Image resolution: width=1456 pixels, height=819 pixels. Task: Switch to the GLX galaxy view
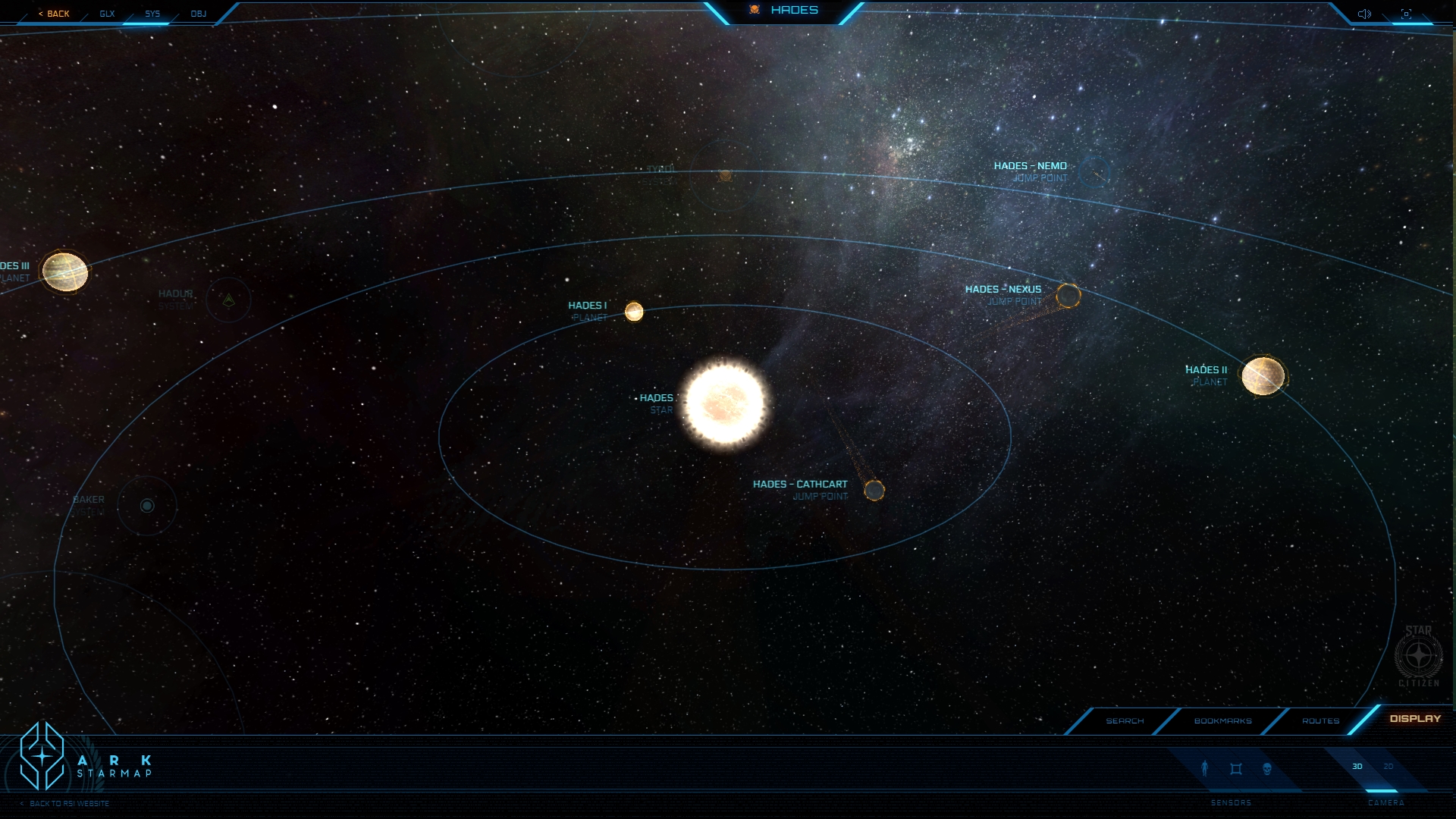click(107, 14)
